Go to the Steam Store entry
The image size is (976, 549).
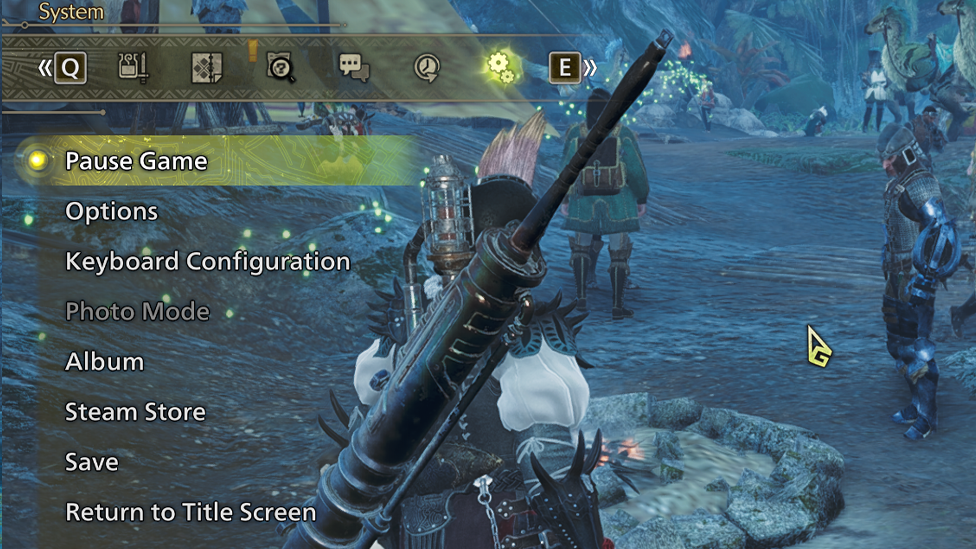click(135, 411)
